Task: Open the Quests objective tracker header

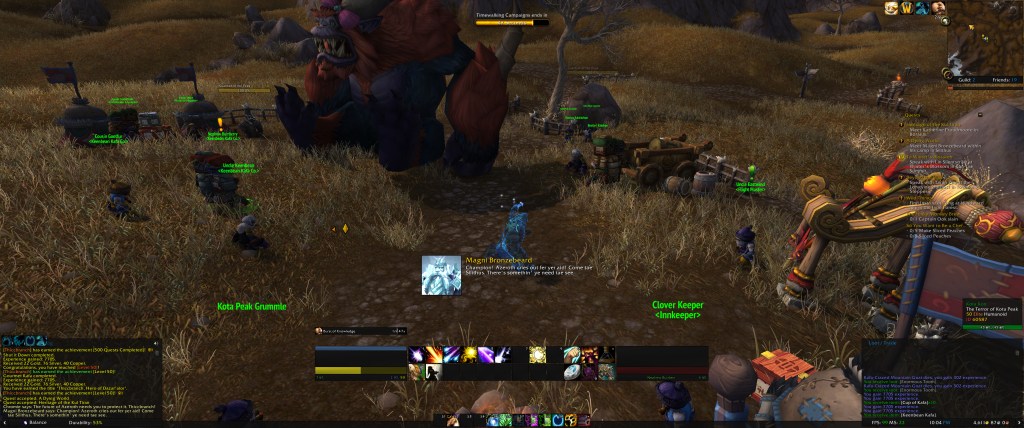Action: 911,115
